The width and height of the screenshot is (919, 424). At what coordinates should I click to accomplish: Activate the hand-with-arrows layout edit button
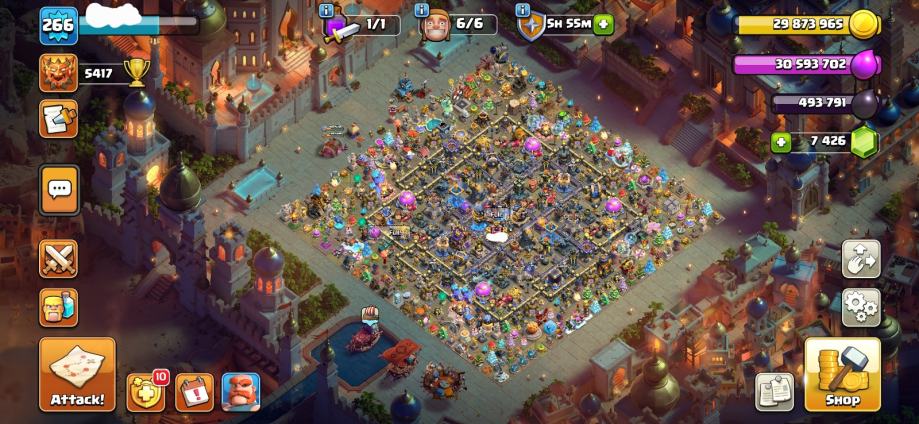pos(861,258)
